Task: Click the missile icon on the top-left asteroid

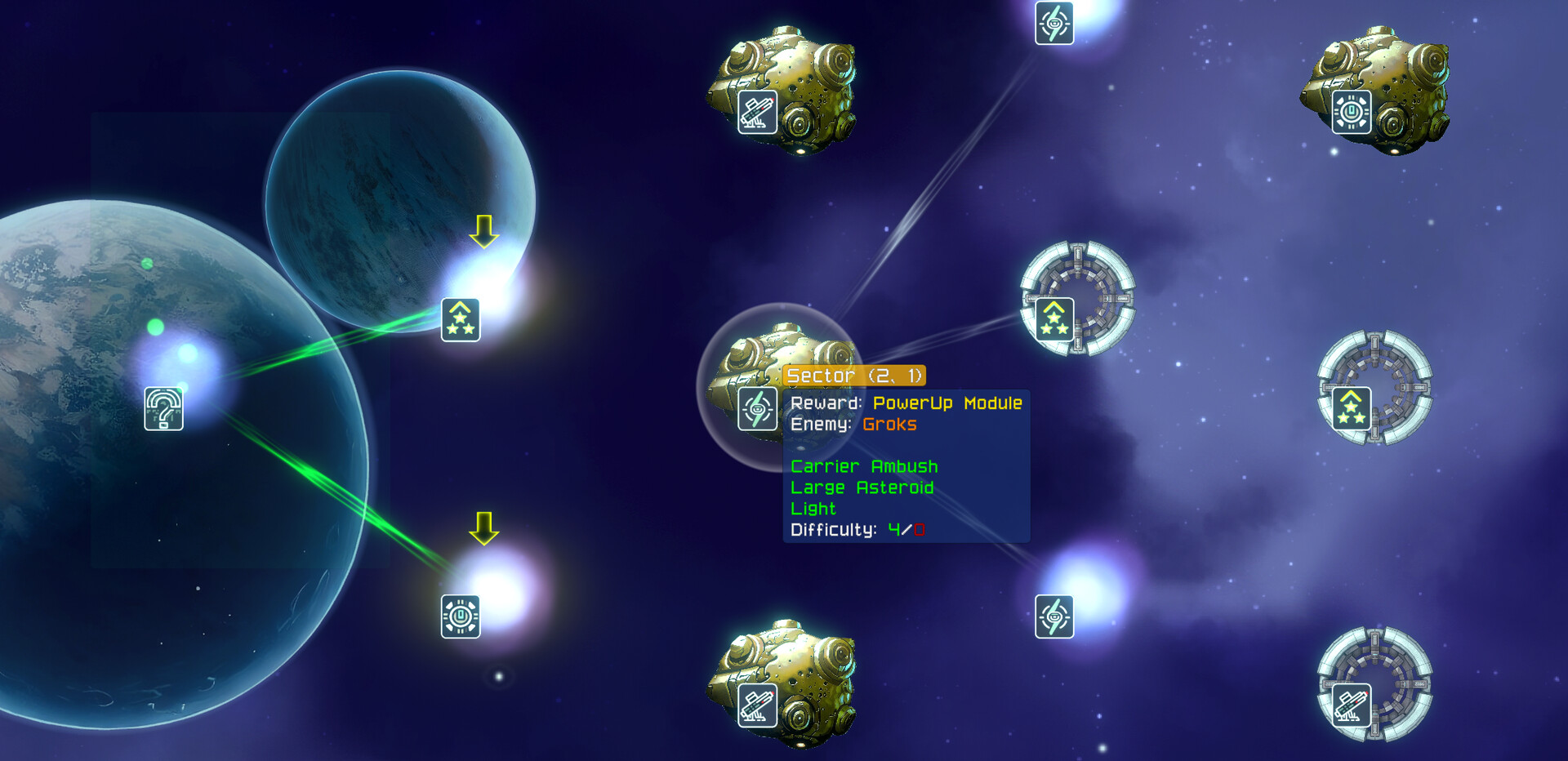Action: coord(756,112)
